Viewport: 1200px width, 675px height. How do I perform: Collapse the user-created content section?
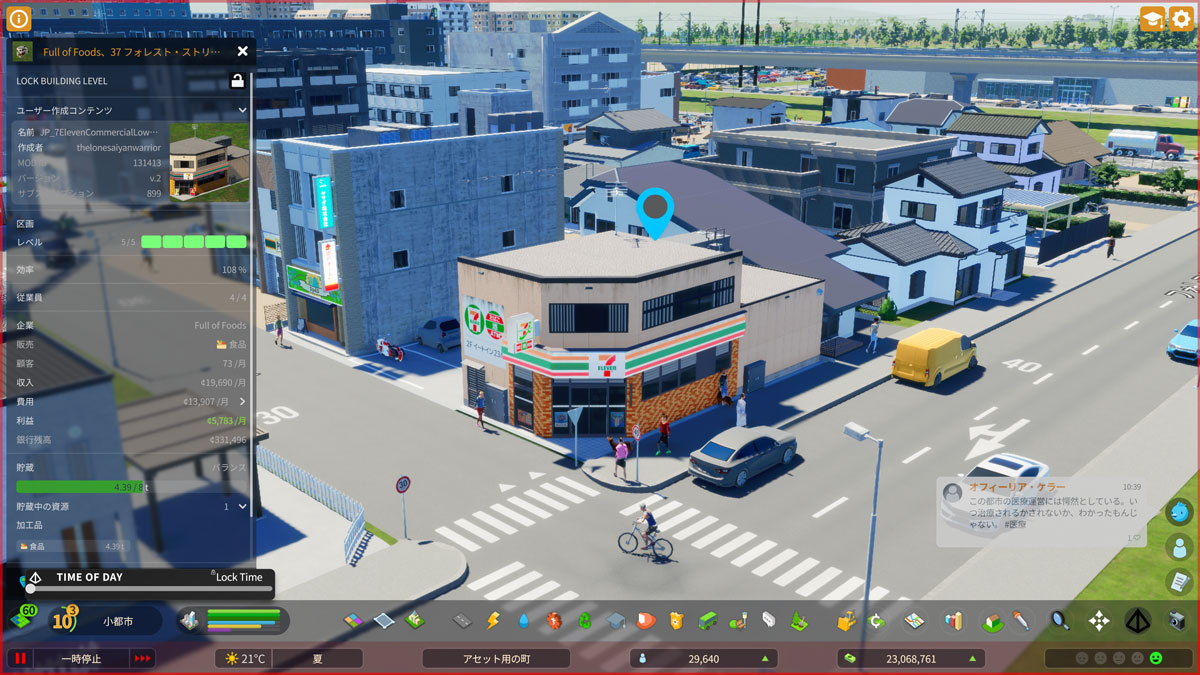coord(242,110)
